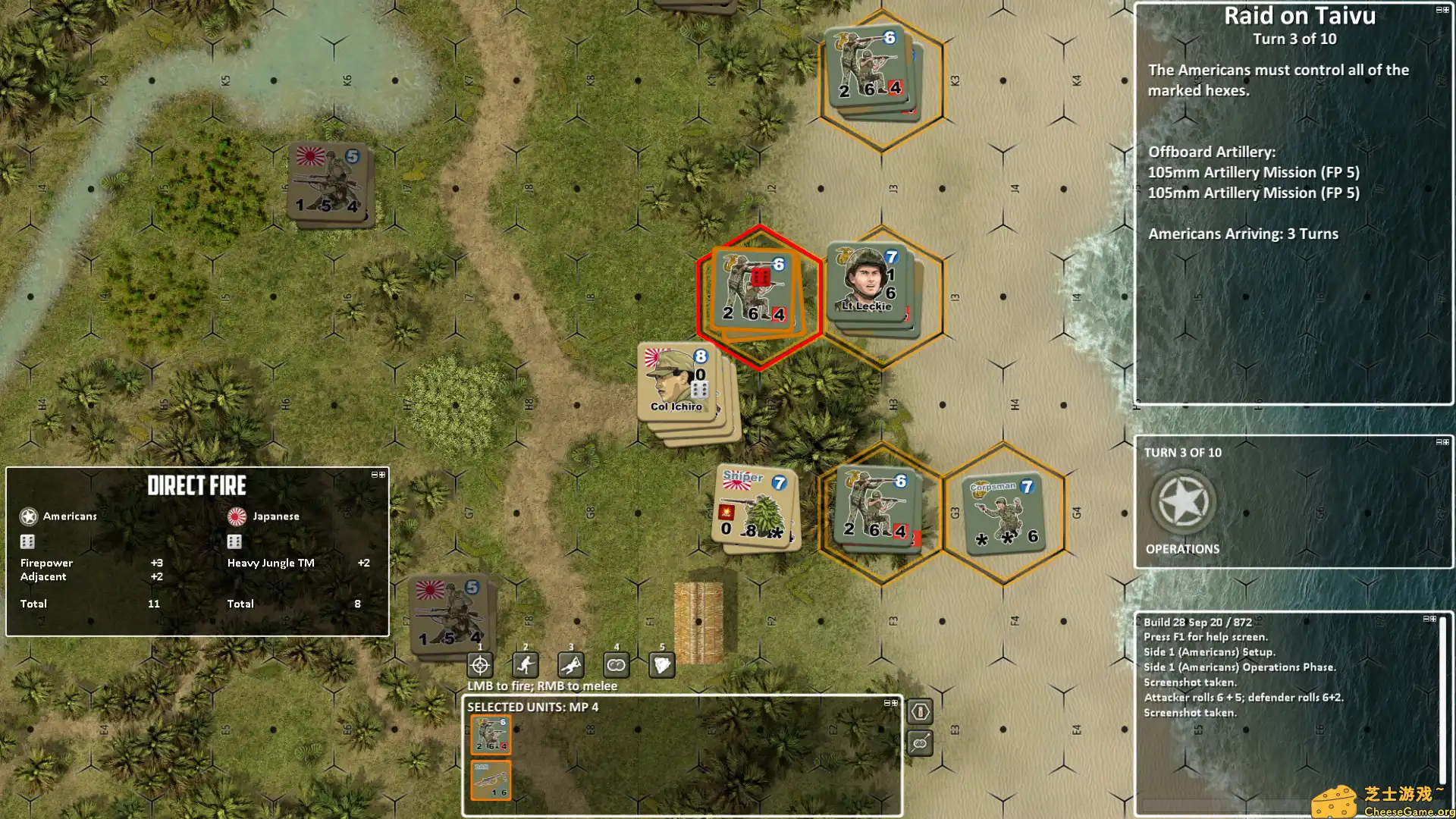Select the crawling soldier icon numbered 3
Viewport: 1456px width, 819px height.
[570, 665]
